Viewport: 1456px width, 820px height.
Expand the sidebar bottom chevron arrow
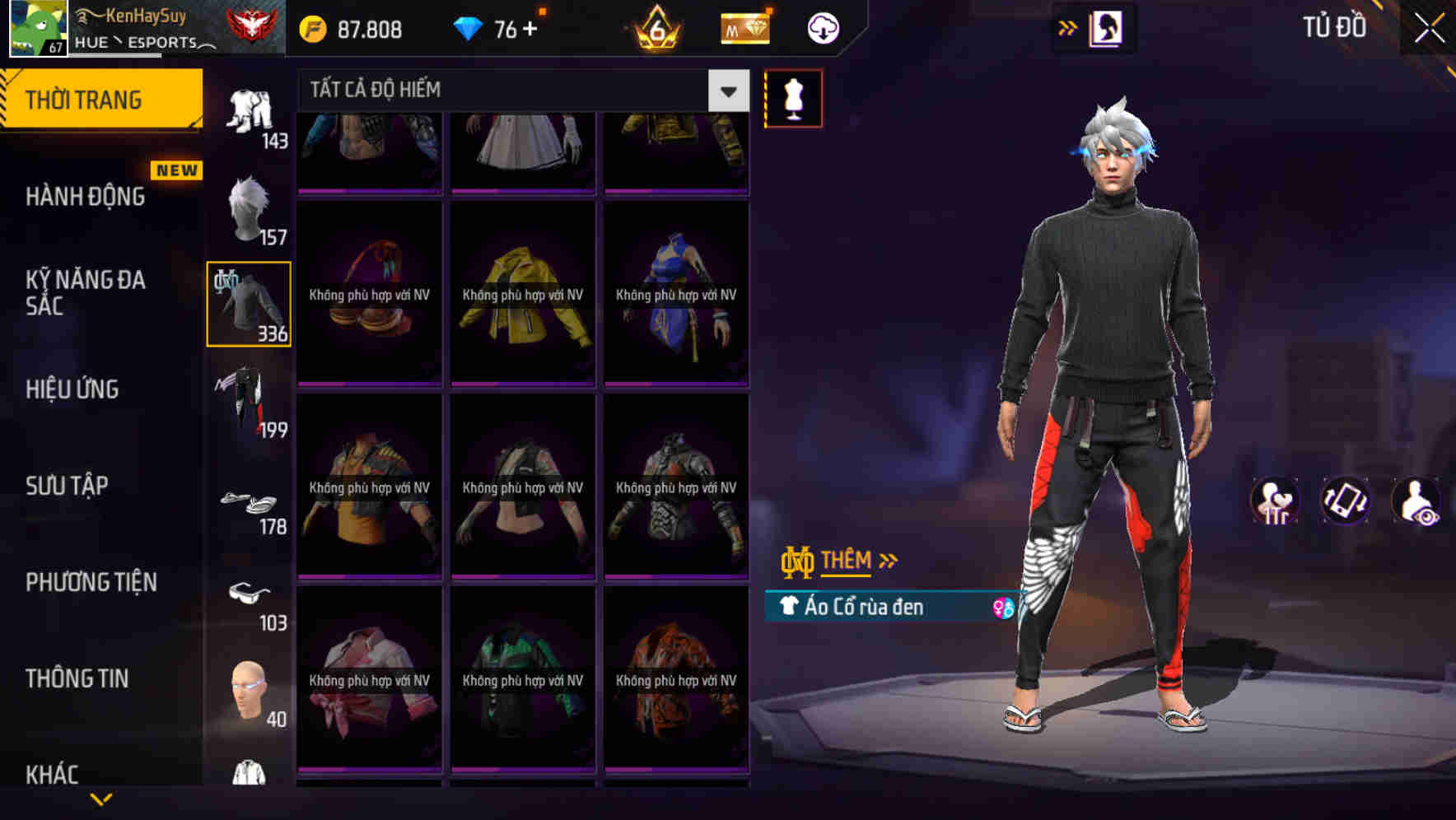point(100,800)
